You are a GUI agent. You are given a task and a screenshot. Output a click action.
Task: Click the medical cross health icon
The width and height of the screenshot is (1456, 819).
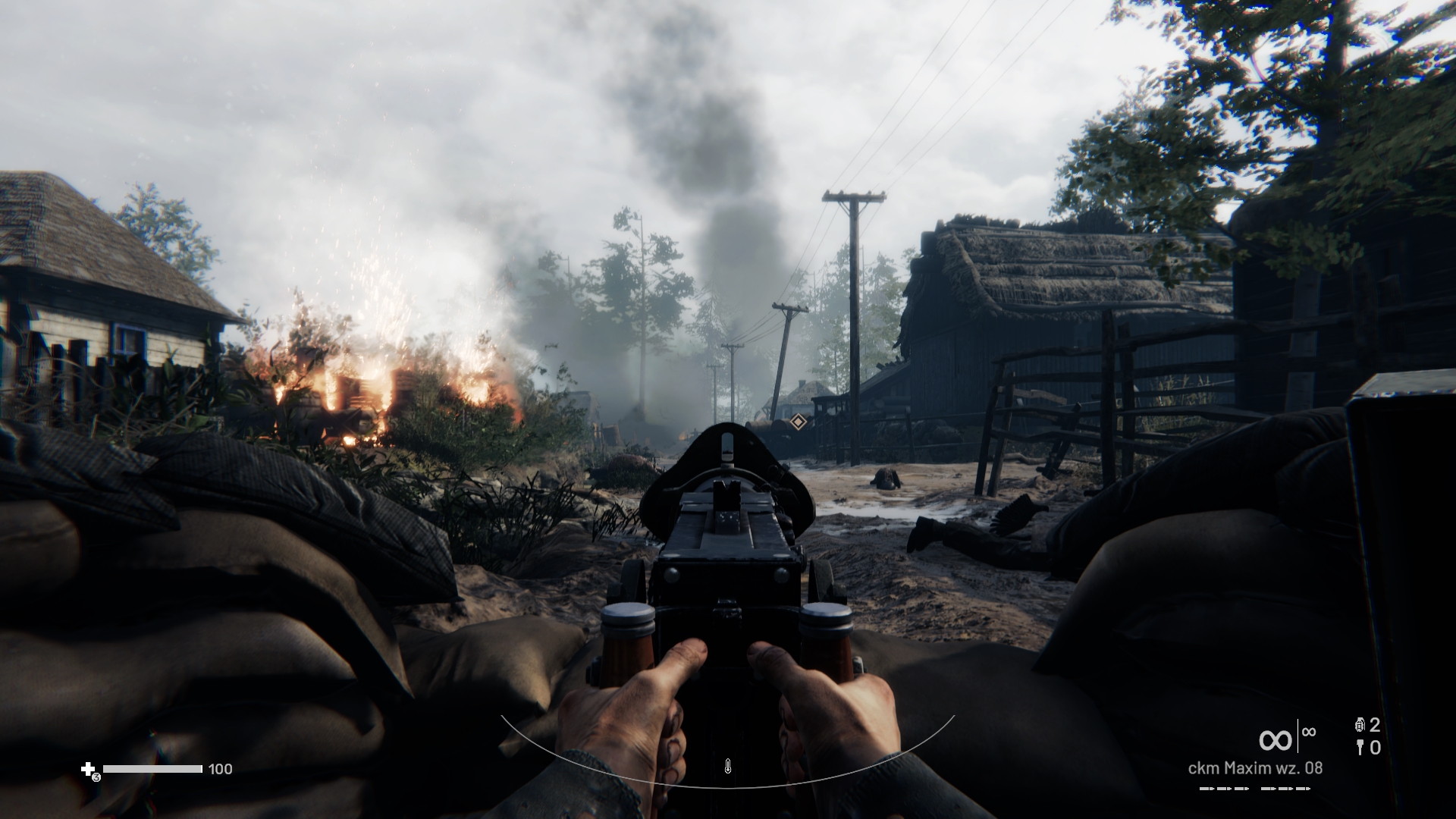pyautogui.click(x=88, y=770)
